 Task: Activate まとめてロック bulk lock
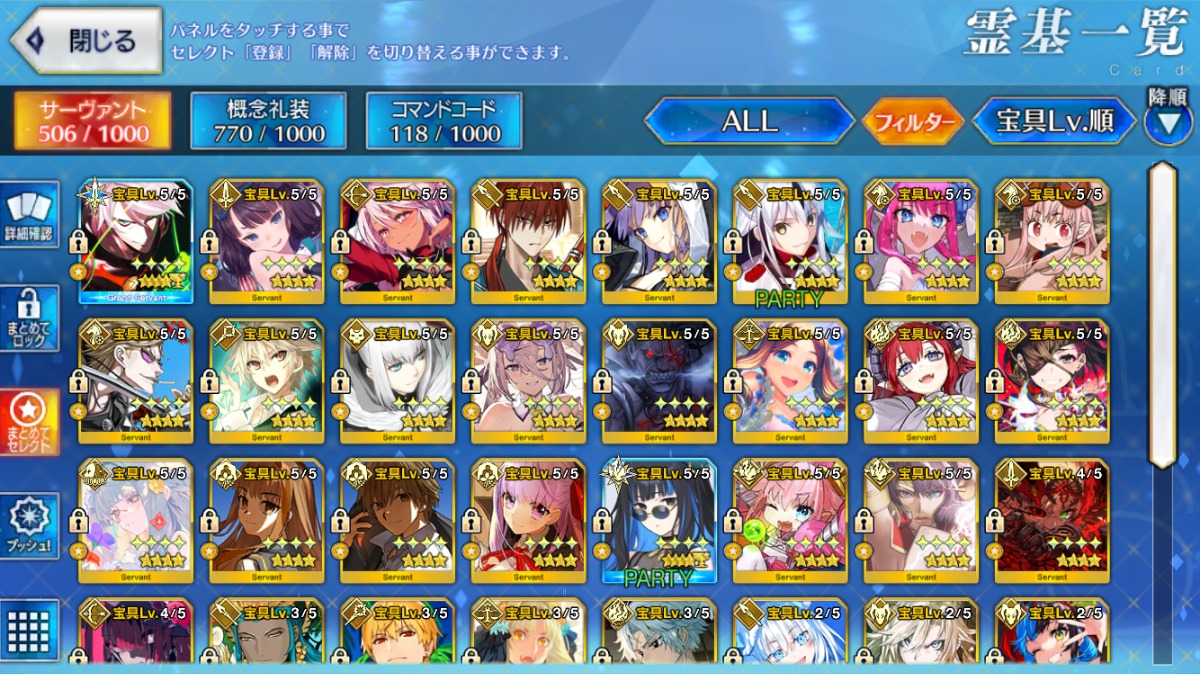[28, 318]
